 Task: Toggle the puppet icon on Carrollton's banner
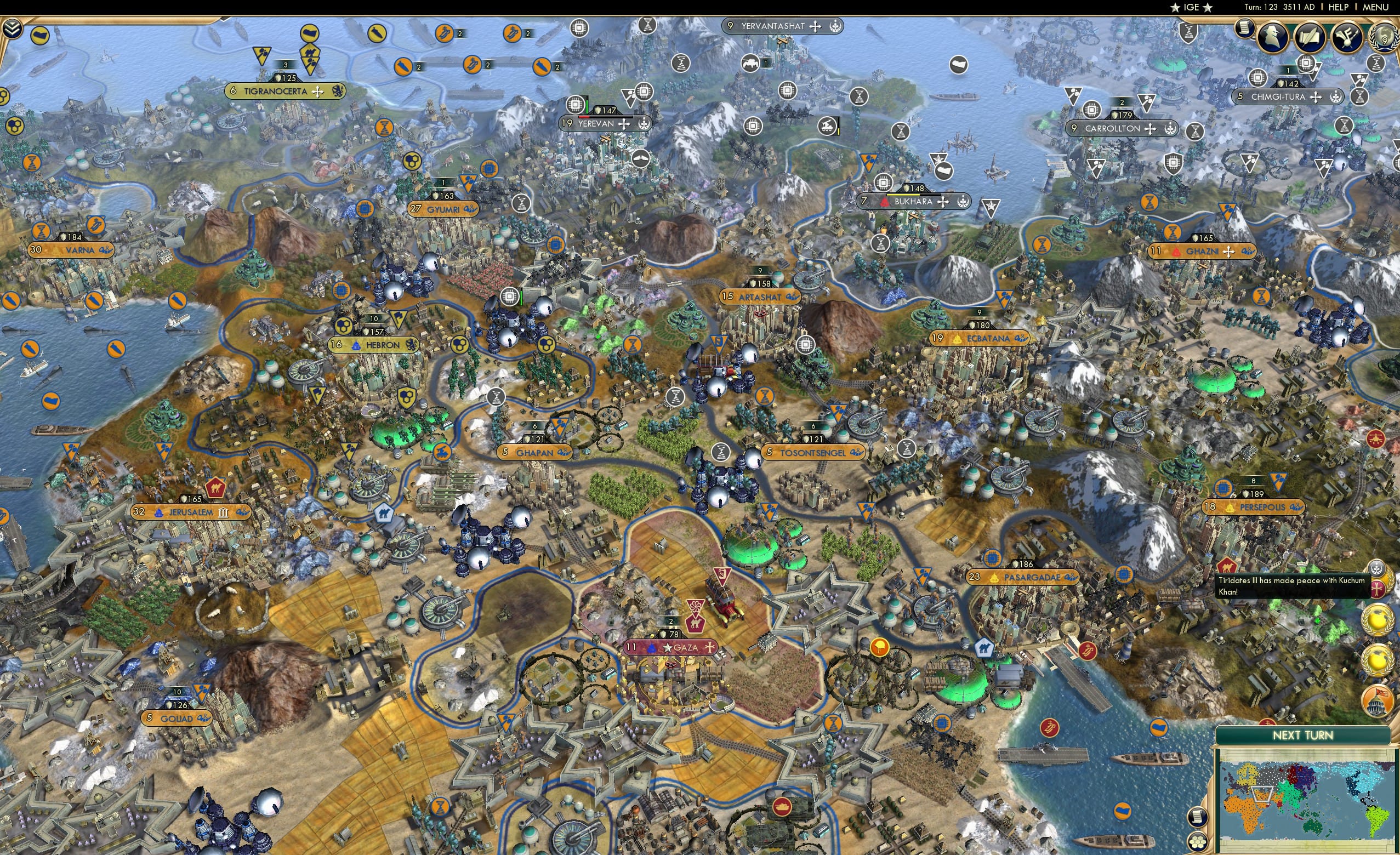pos(1170,129)
